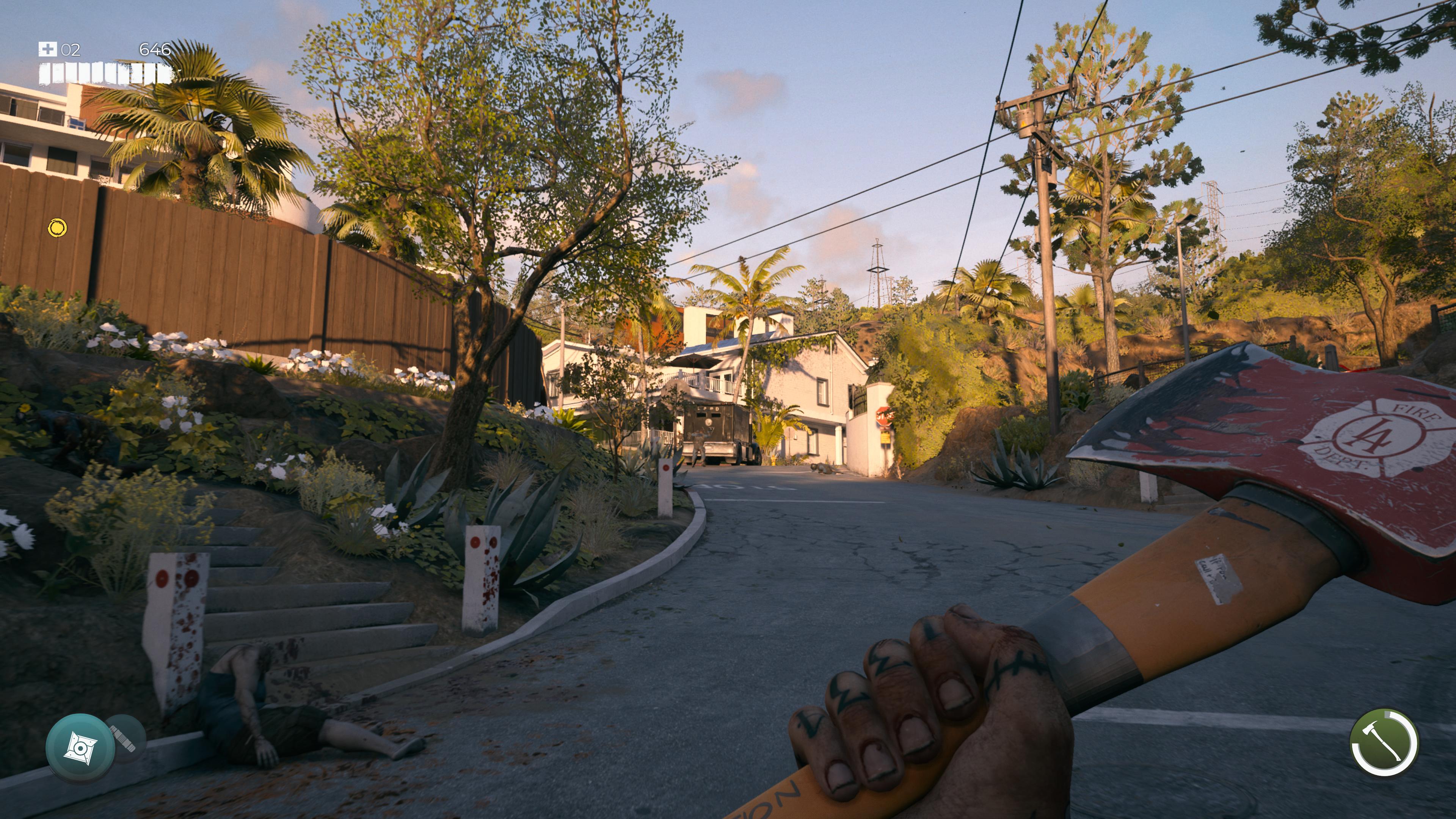Screen dimensions: 1456x819
Task: Use the medkit icon next to 02
Action: [47, 49]
